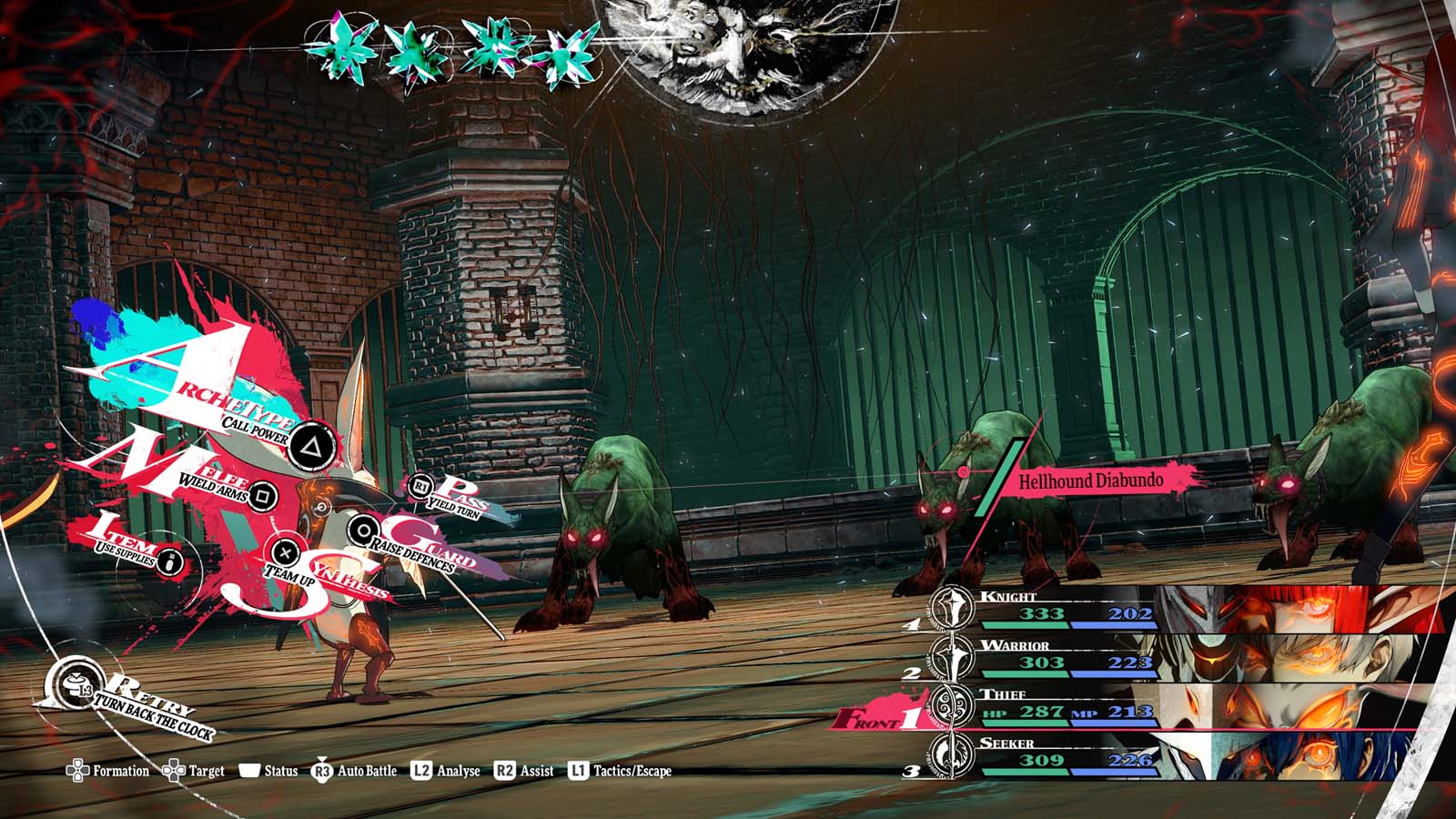
Task: Select the Archetype command
Action: tap(311, 446)
